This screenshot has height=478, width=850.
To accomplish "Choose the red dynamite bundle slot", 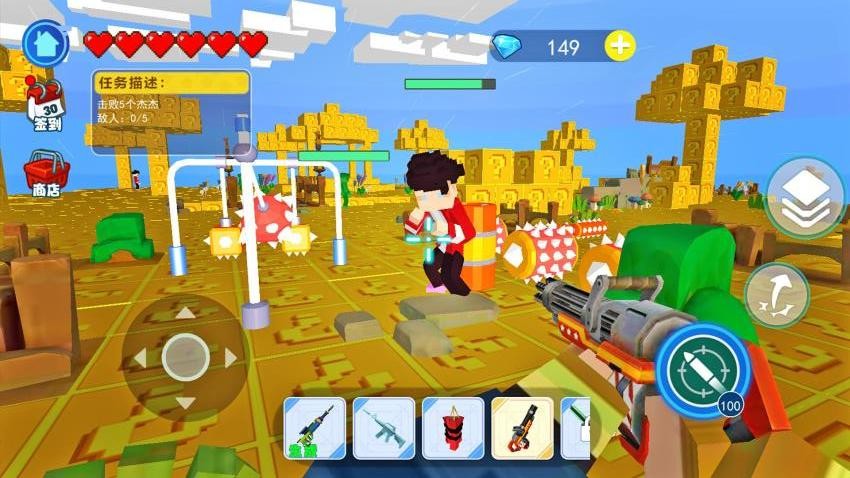I will (x=453, y=428).
